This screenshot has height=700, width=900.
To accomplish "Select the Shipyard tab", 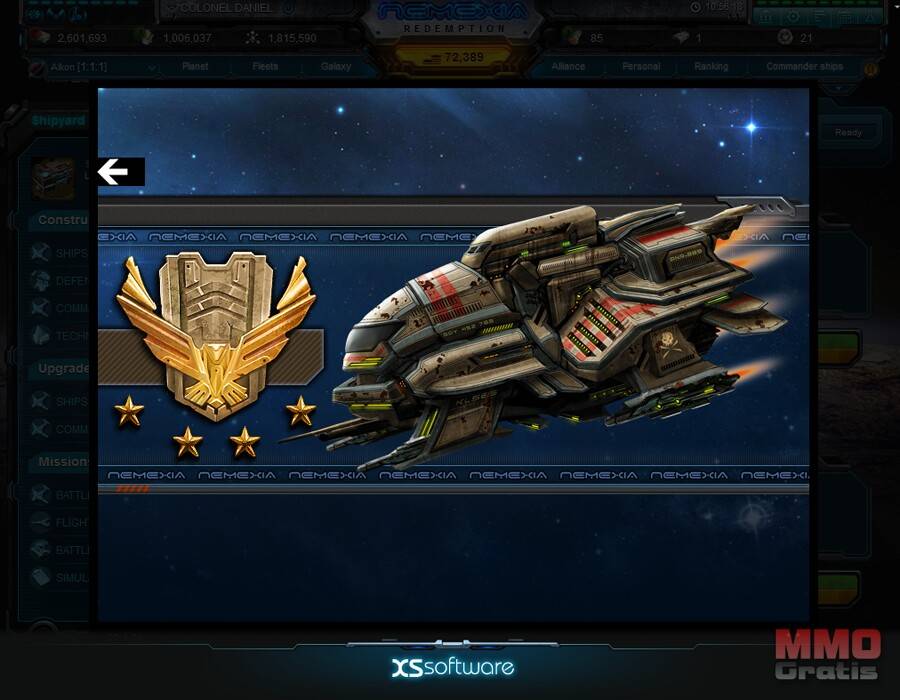I will coord(58,120).
